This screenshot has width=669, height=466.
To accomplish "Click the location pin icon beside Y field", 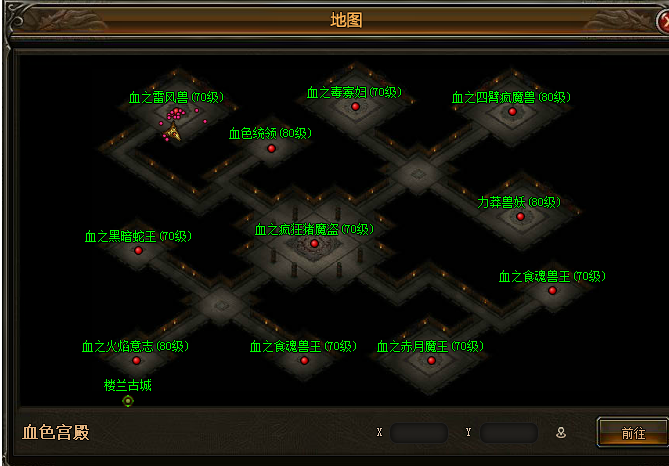I will click(x=561, y=433).
